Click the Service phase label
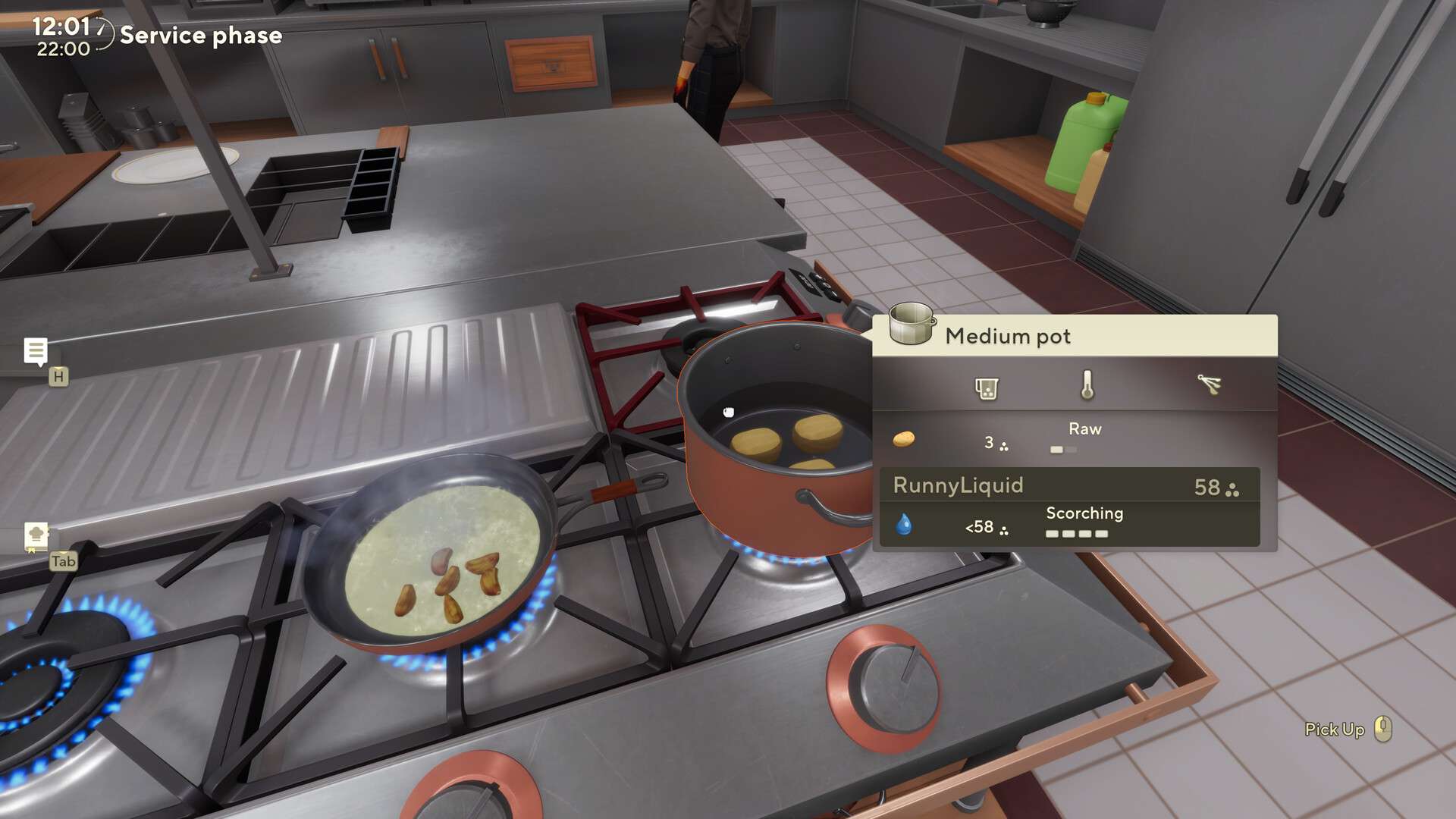The height and width of the screenshot is (819, 1456). click(x=202, y=35)
